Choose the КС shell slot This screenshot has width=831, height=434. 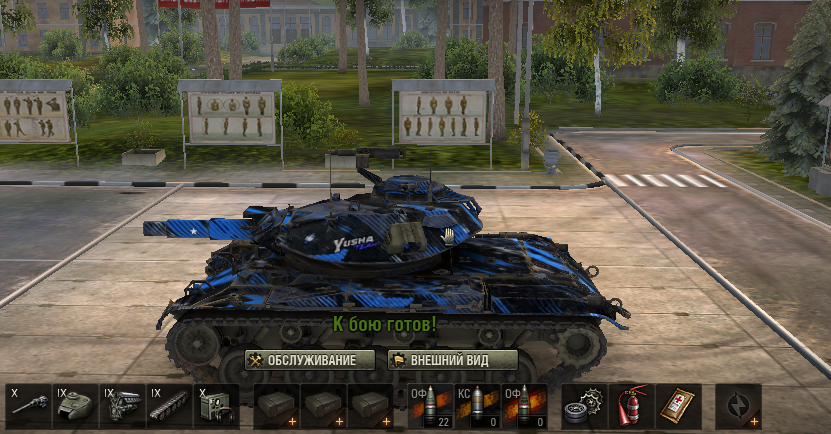click(477, 407)
